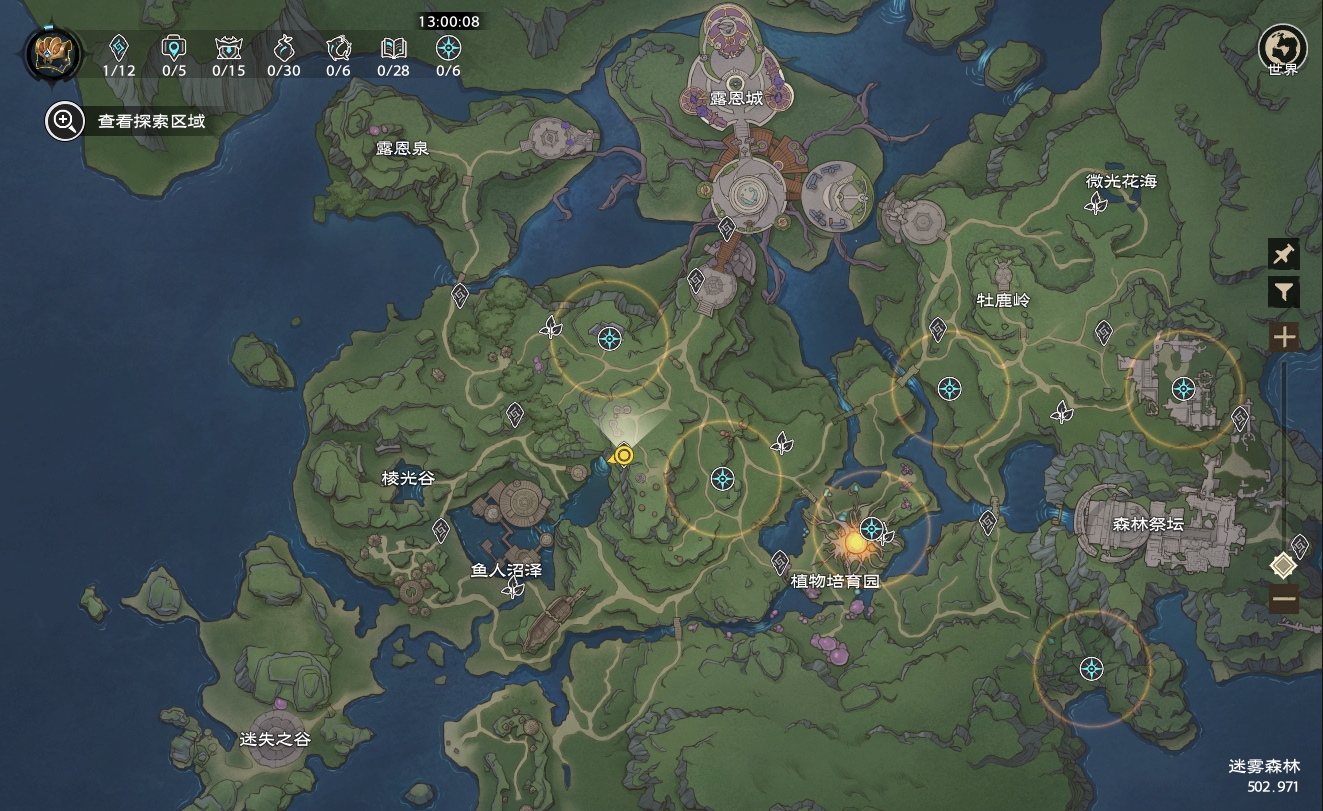Click the yellow player position marker

624,456
